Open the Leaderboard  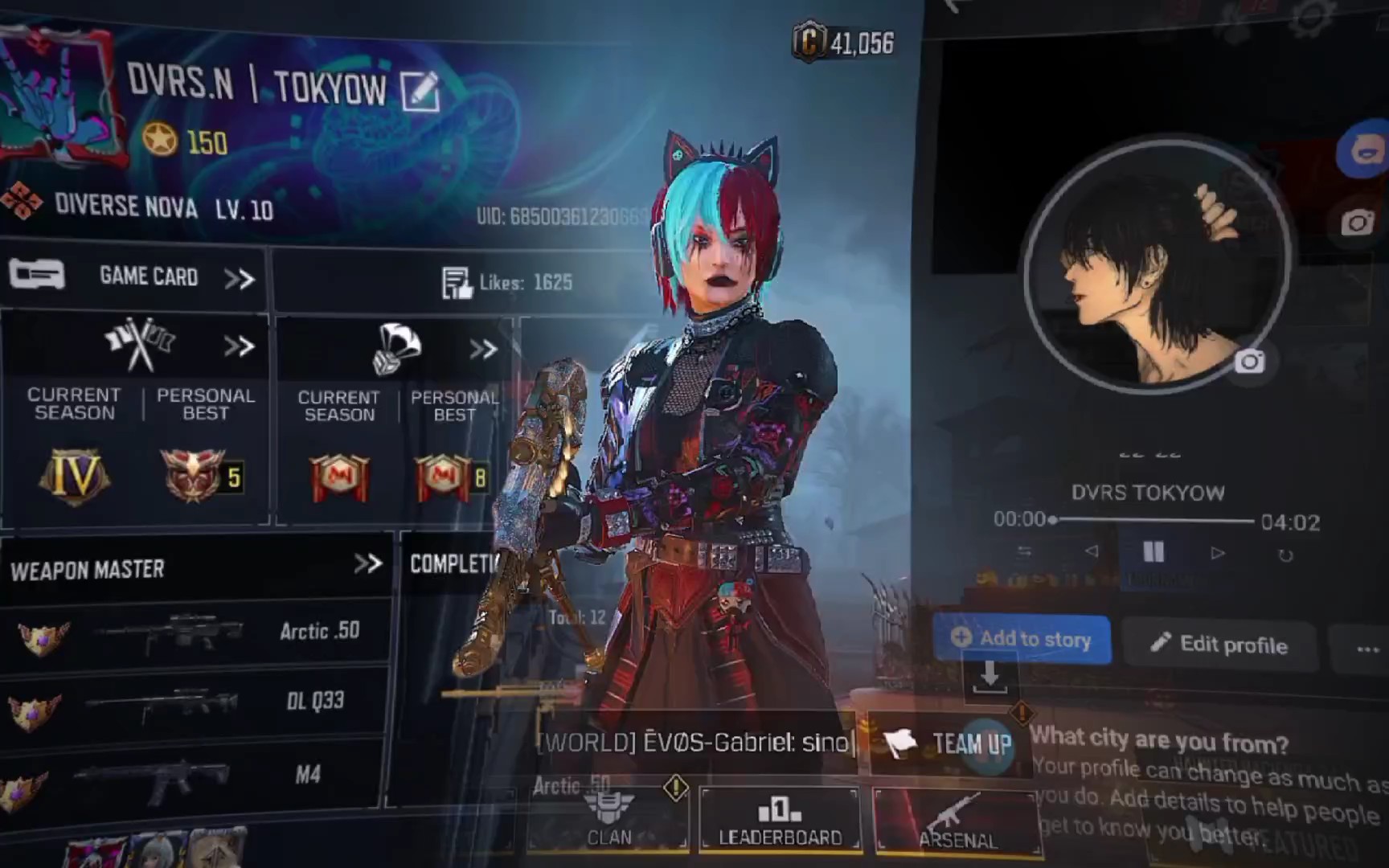pyautogui.click(x=780, y=820)
